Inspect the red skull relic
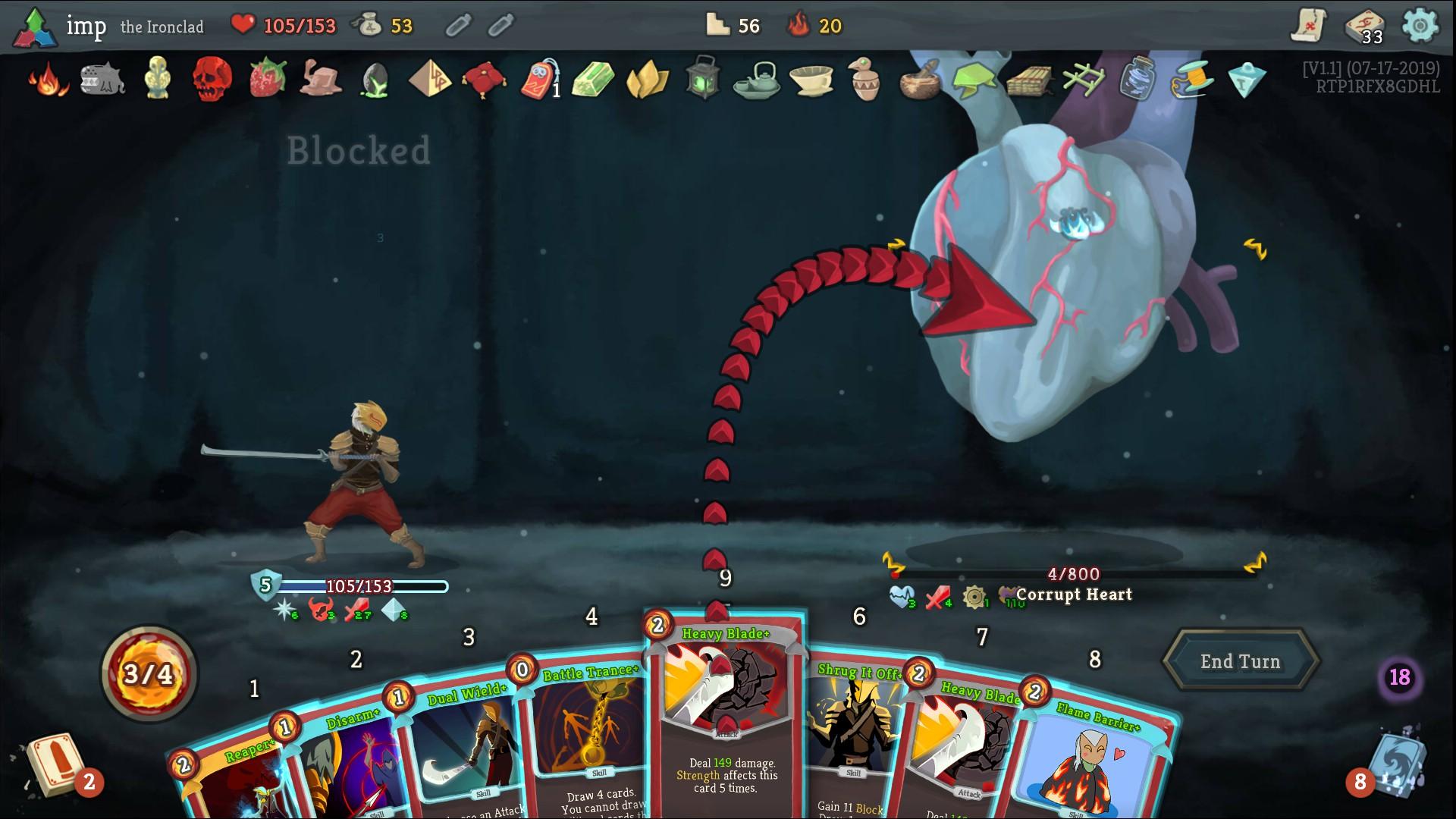Screen dimensions: 1456x819 click(212, 79)
